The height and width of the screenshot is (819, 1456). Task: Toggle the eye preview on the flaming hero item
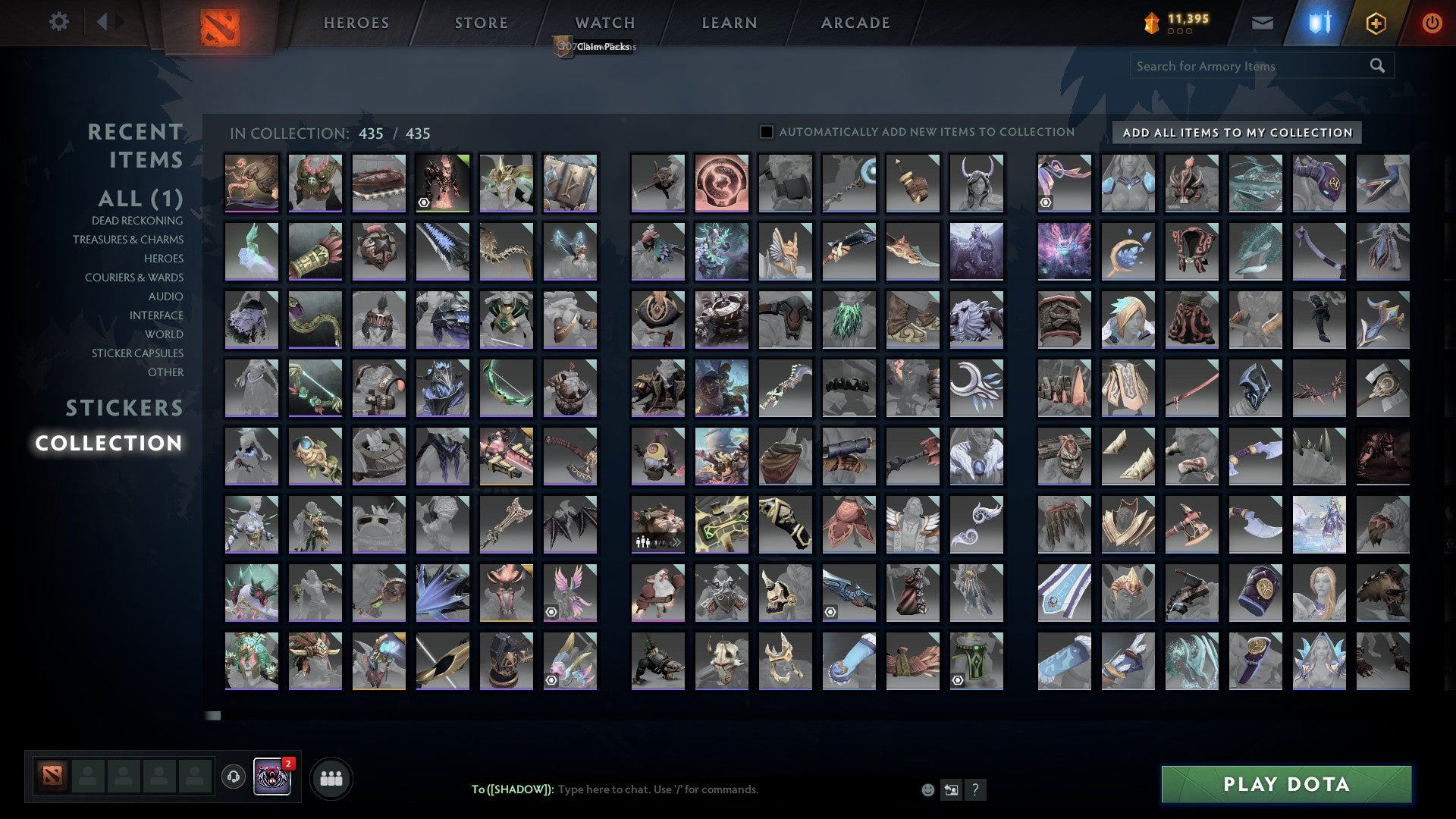pos(424,203)
